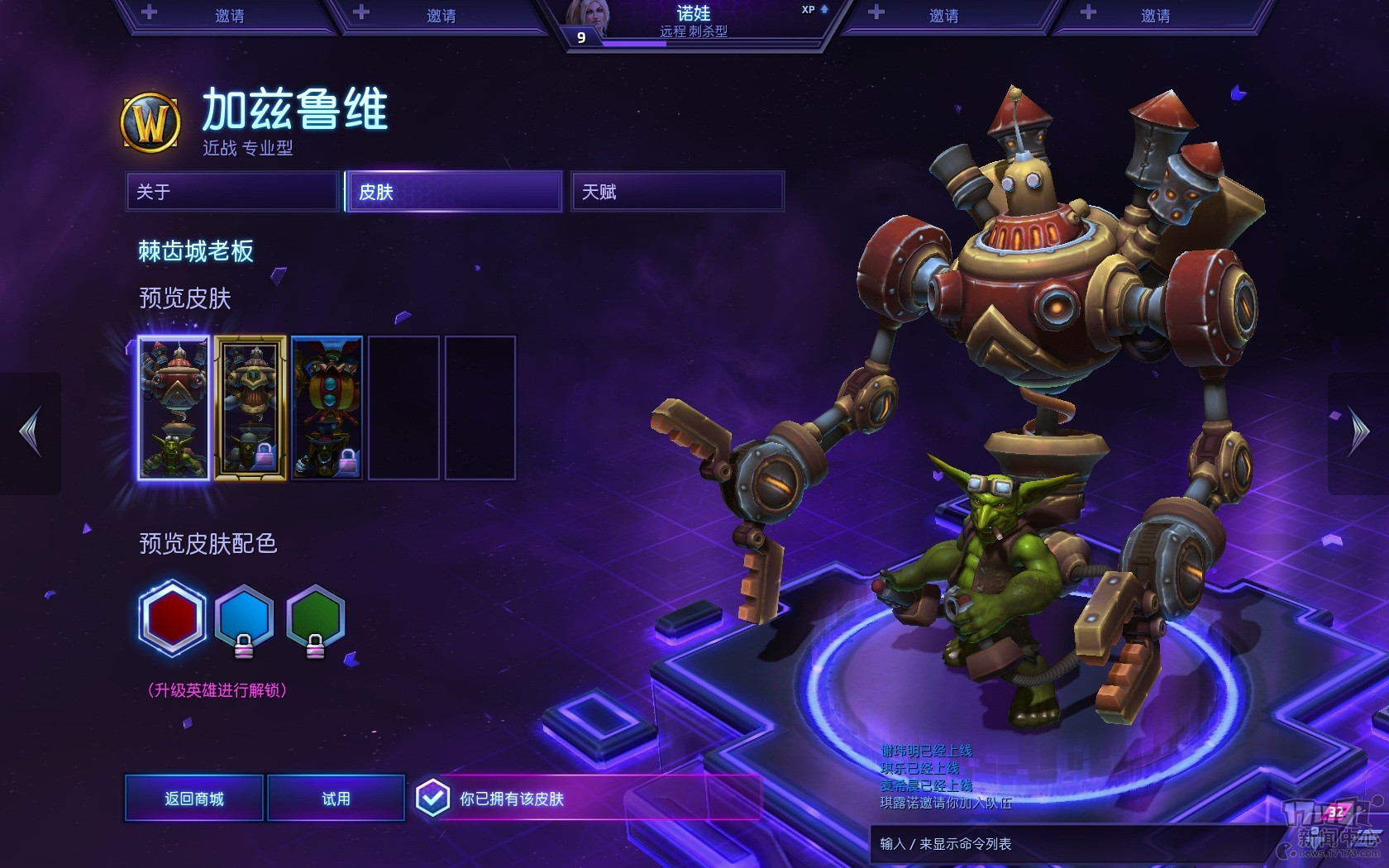The height and width of the screenshot is (868, 1389).
Task: Go to previous hero with left arrow
Action: tap(31, 432)
